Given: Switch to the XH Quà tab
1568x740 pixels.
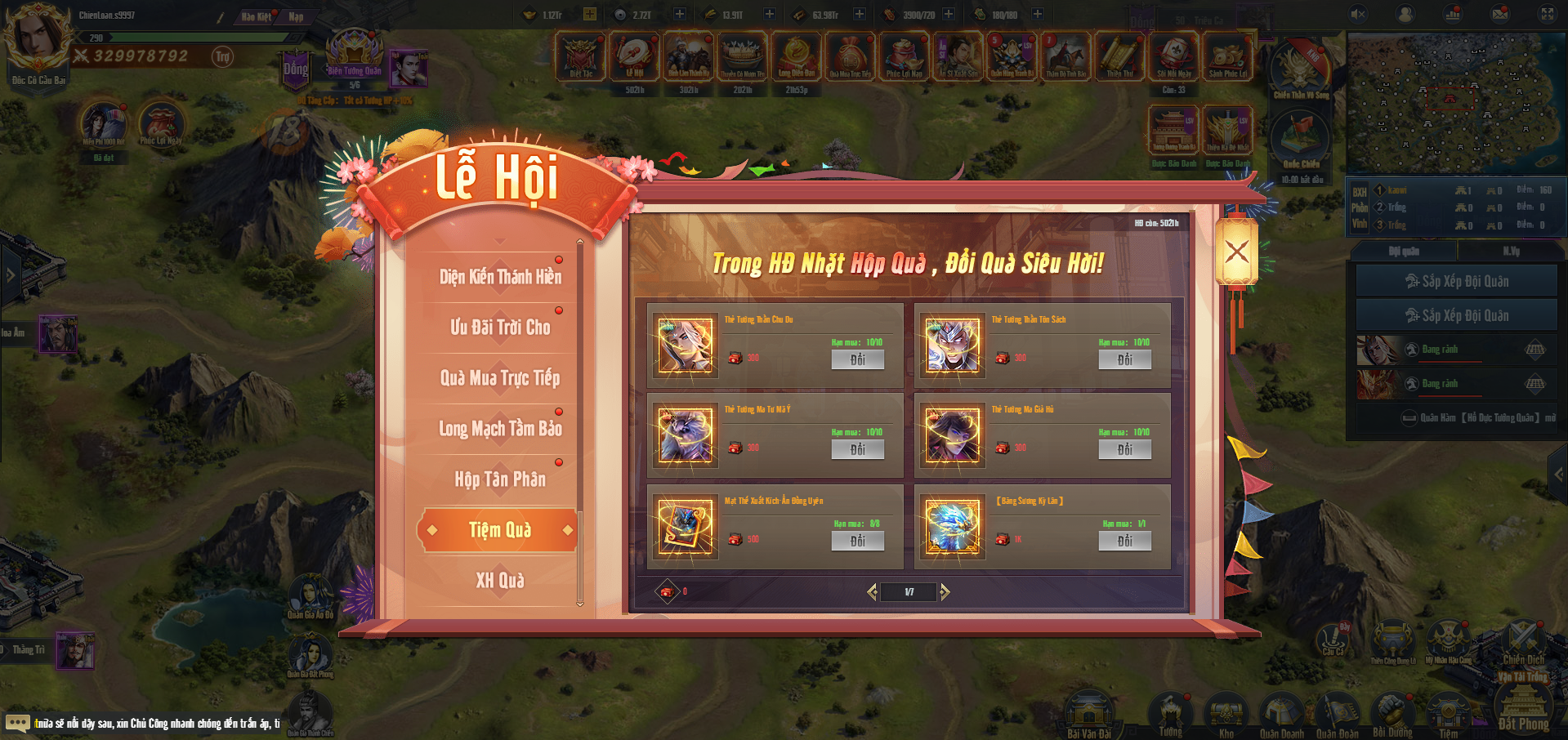Looking at the screenshot, I should pos(499,581).
